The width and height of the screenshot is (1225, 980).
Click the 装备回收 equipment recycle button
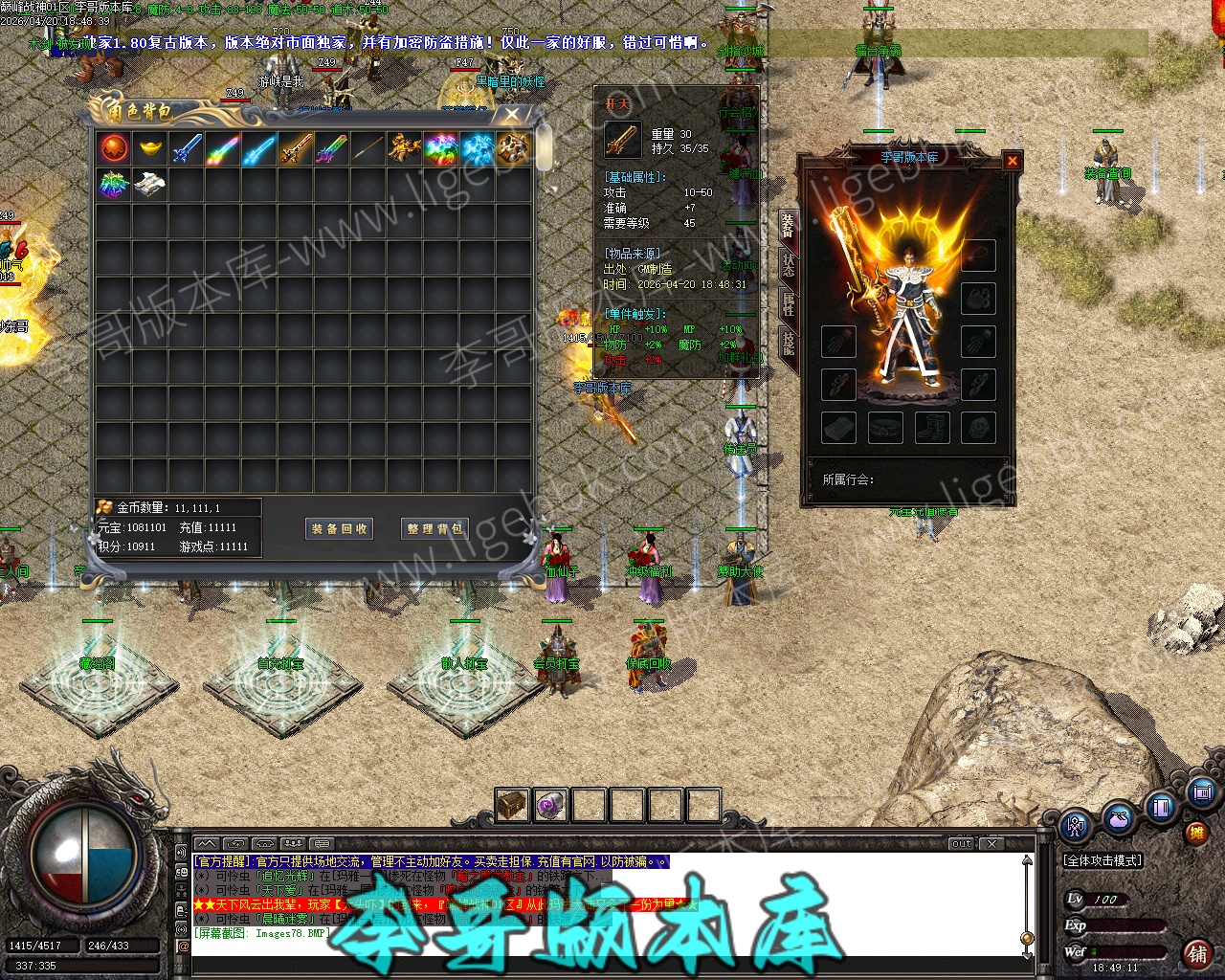point(340,528)
